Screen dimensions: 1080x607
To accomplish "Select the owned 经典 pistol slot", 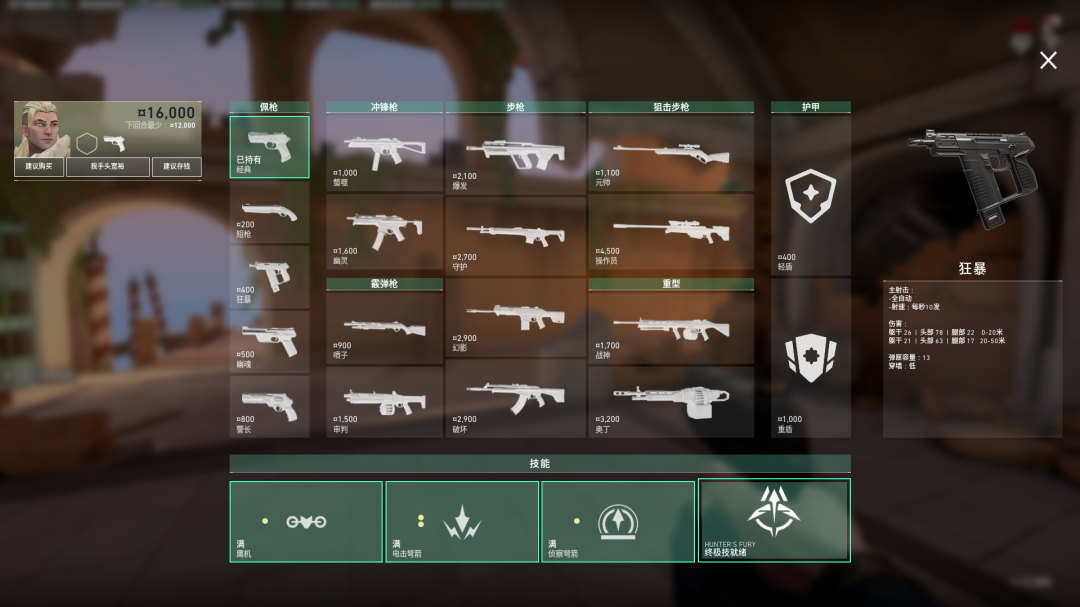I will (x=269, y=147).
